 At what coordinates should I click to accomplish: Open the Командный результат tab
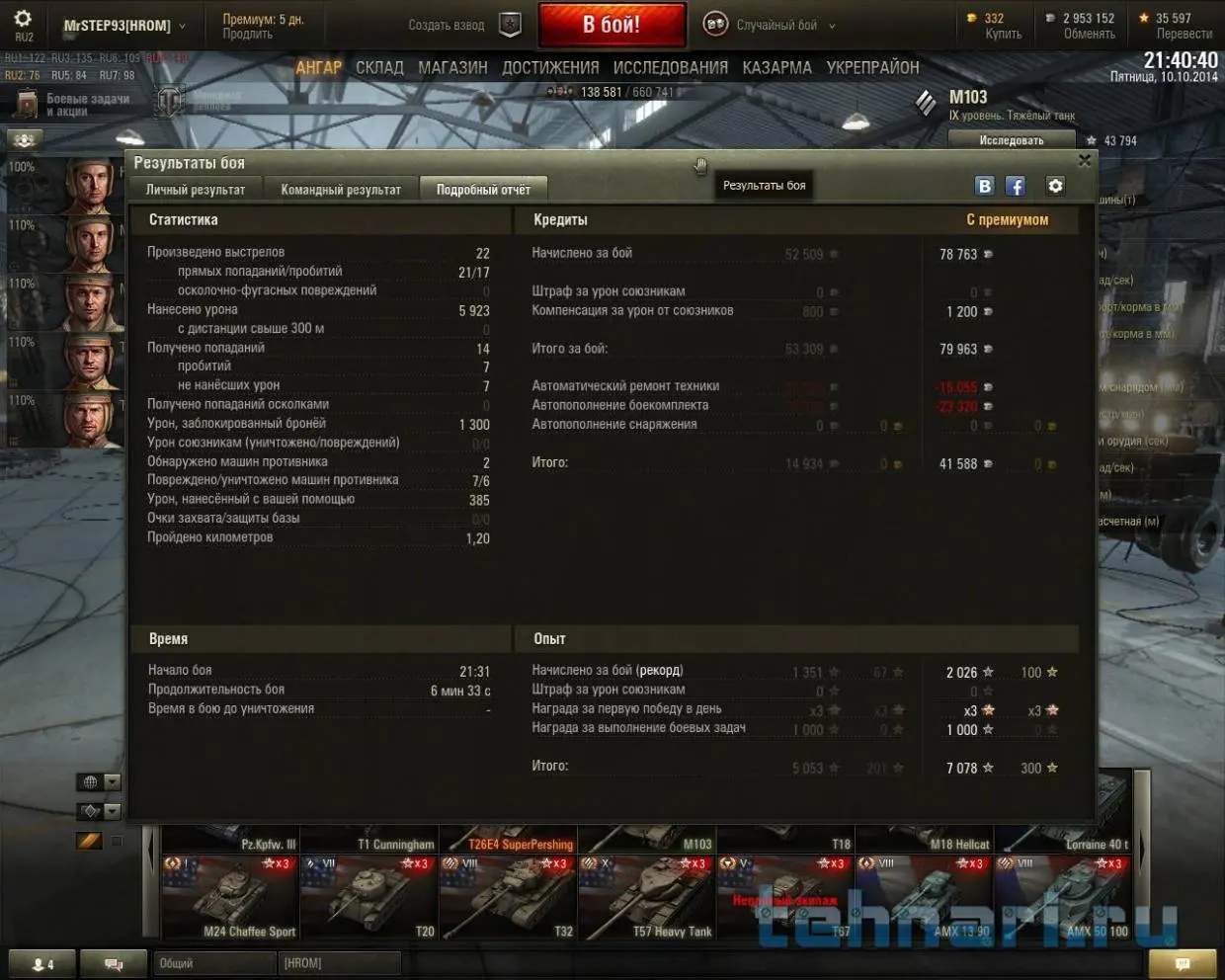[x=341, y=190]
